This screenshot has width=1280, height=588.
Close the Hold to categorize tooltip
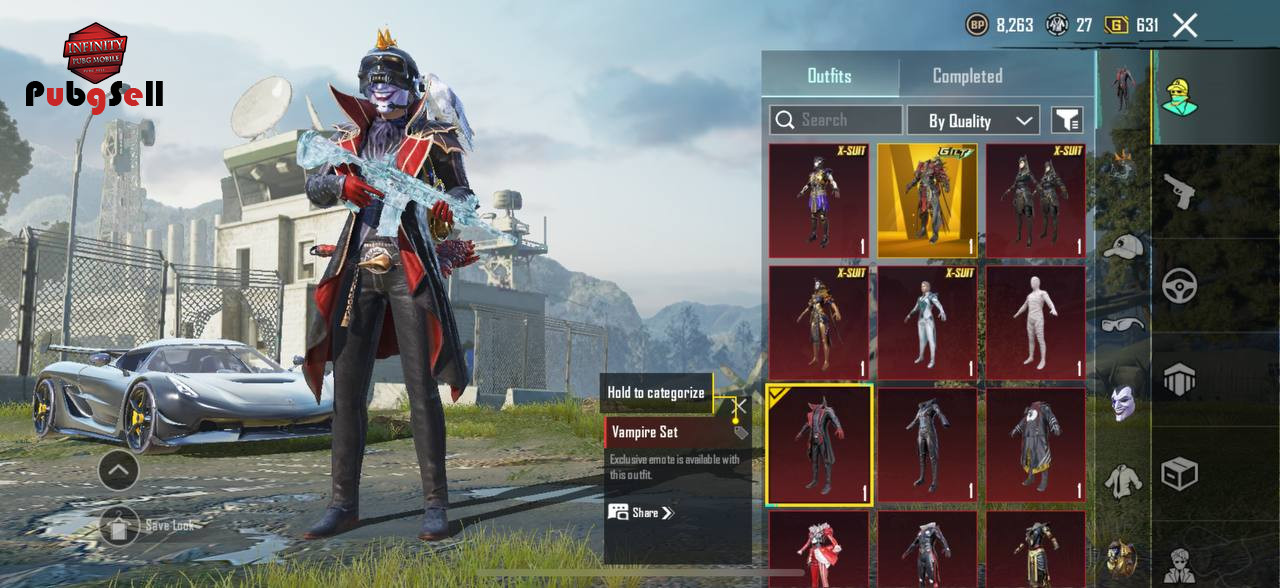(739, 407)
